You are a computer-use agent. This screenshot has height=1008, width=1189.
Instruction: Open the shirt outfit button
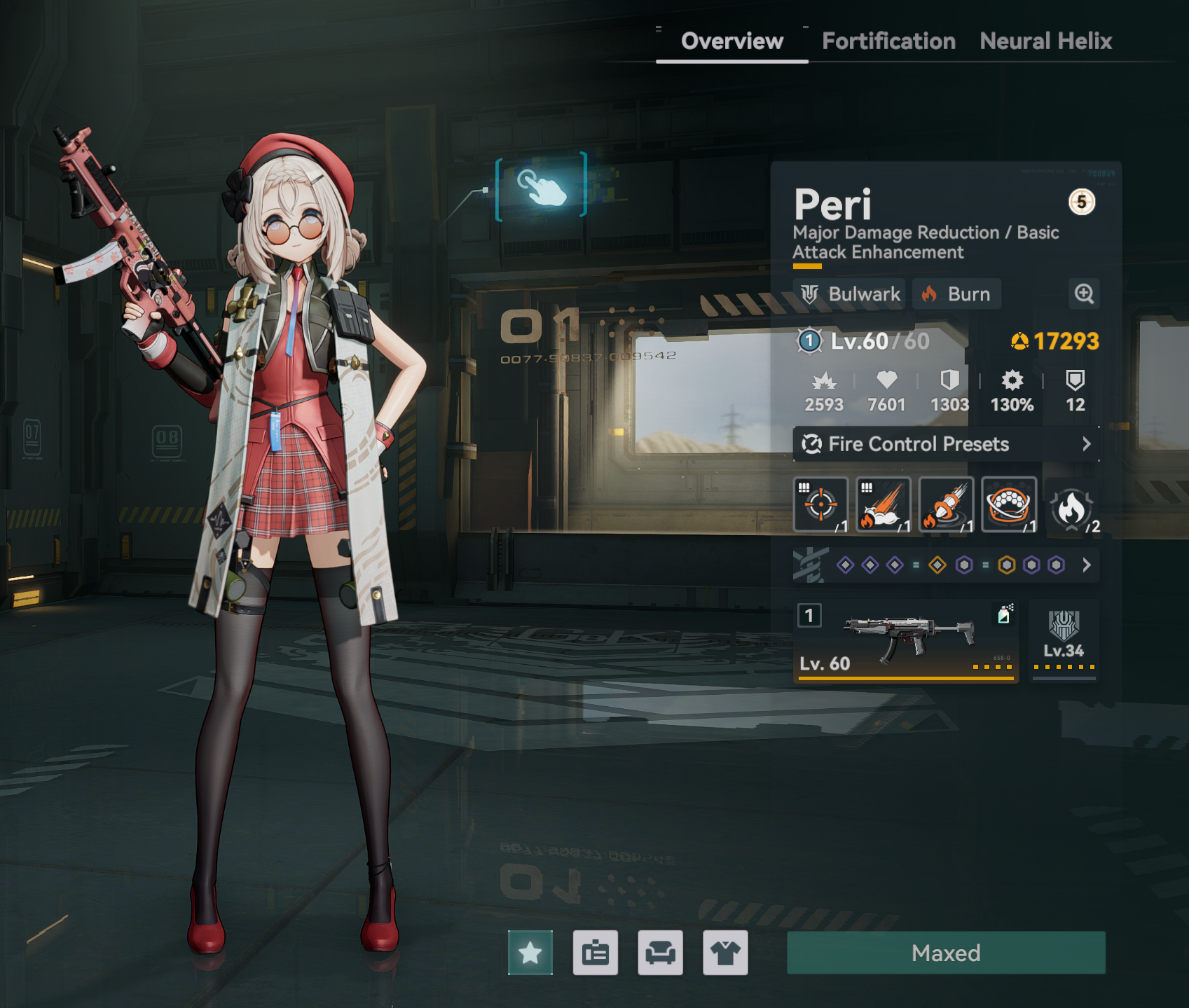pyautogui.click(x=725, y=953)
